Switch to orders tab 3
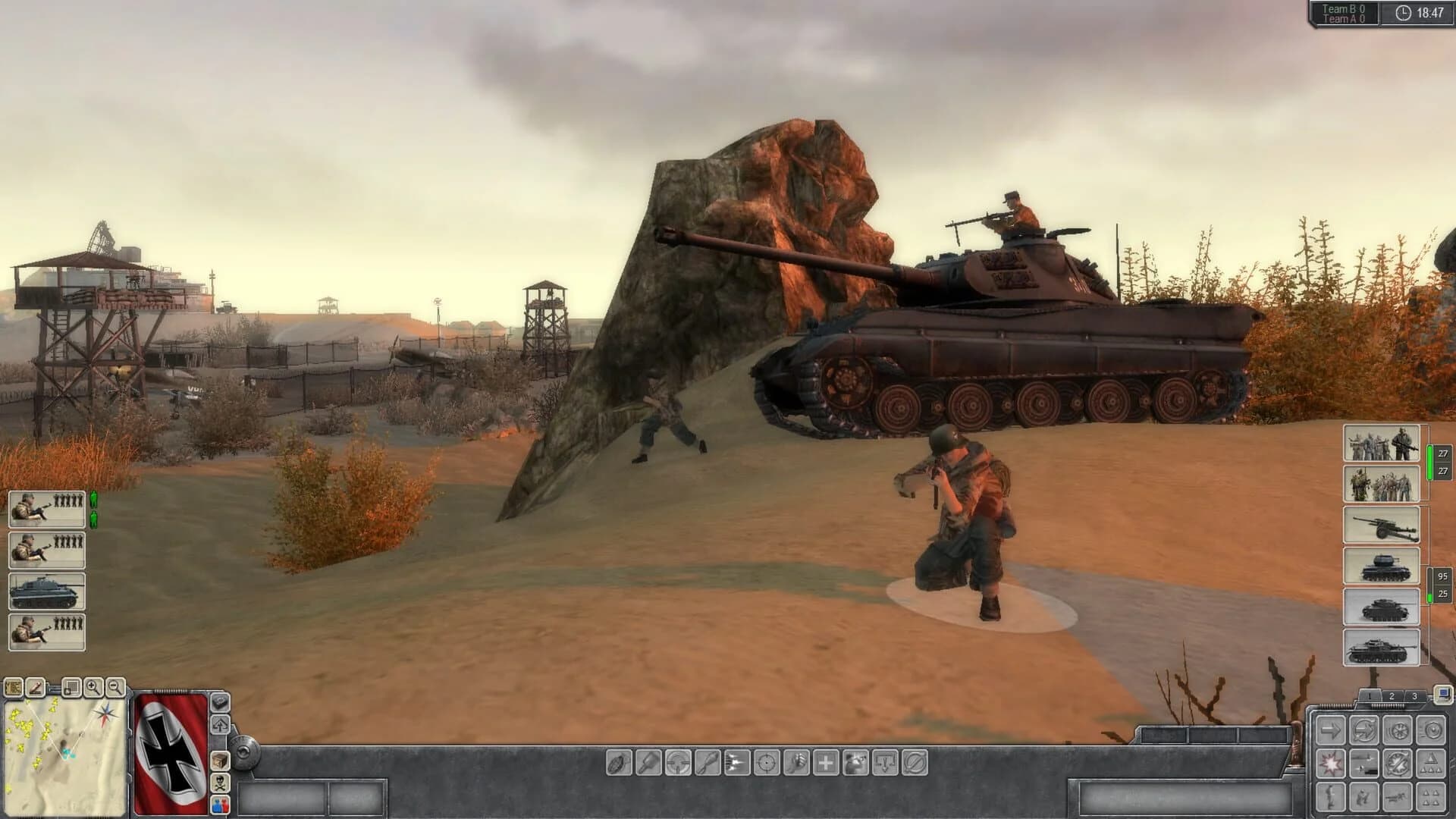Image resolution: width=1456 pixels, height=819 pixels. pos(1415,695)
